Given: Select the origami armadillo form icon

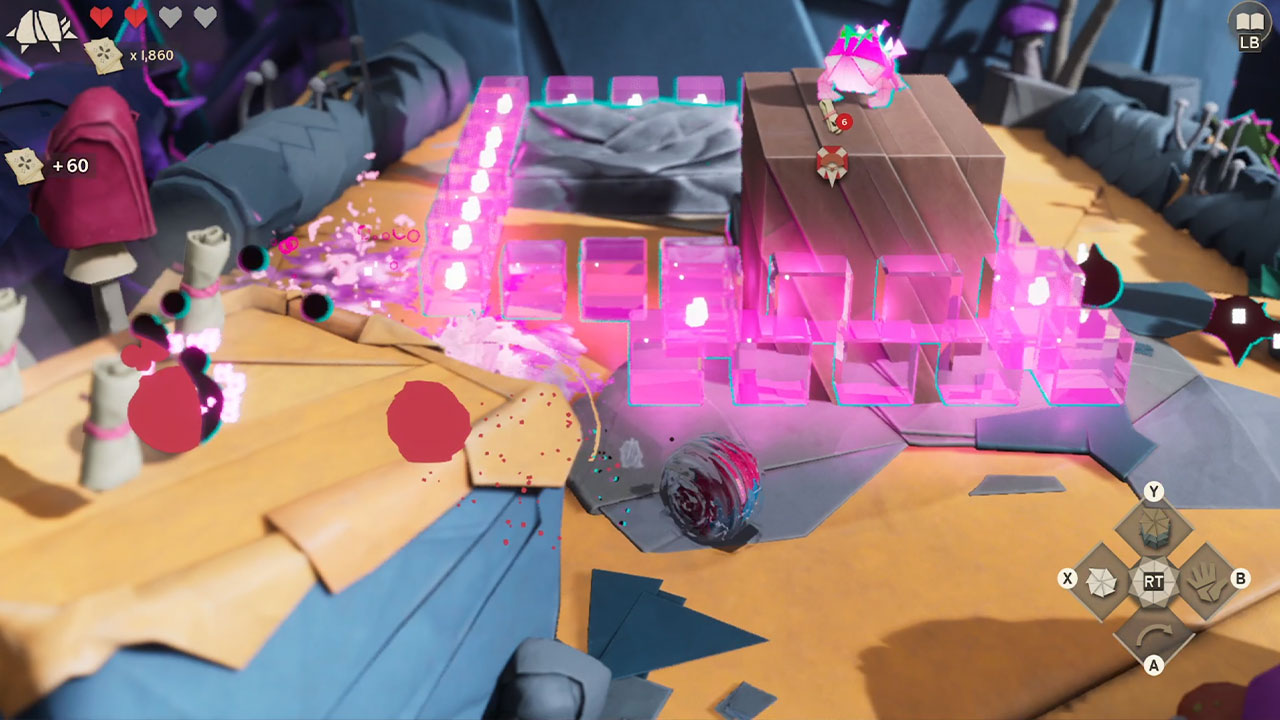Looking at the screenshot, I should coord(41,30).
